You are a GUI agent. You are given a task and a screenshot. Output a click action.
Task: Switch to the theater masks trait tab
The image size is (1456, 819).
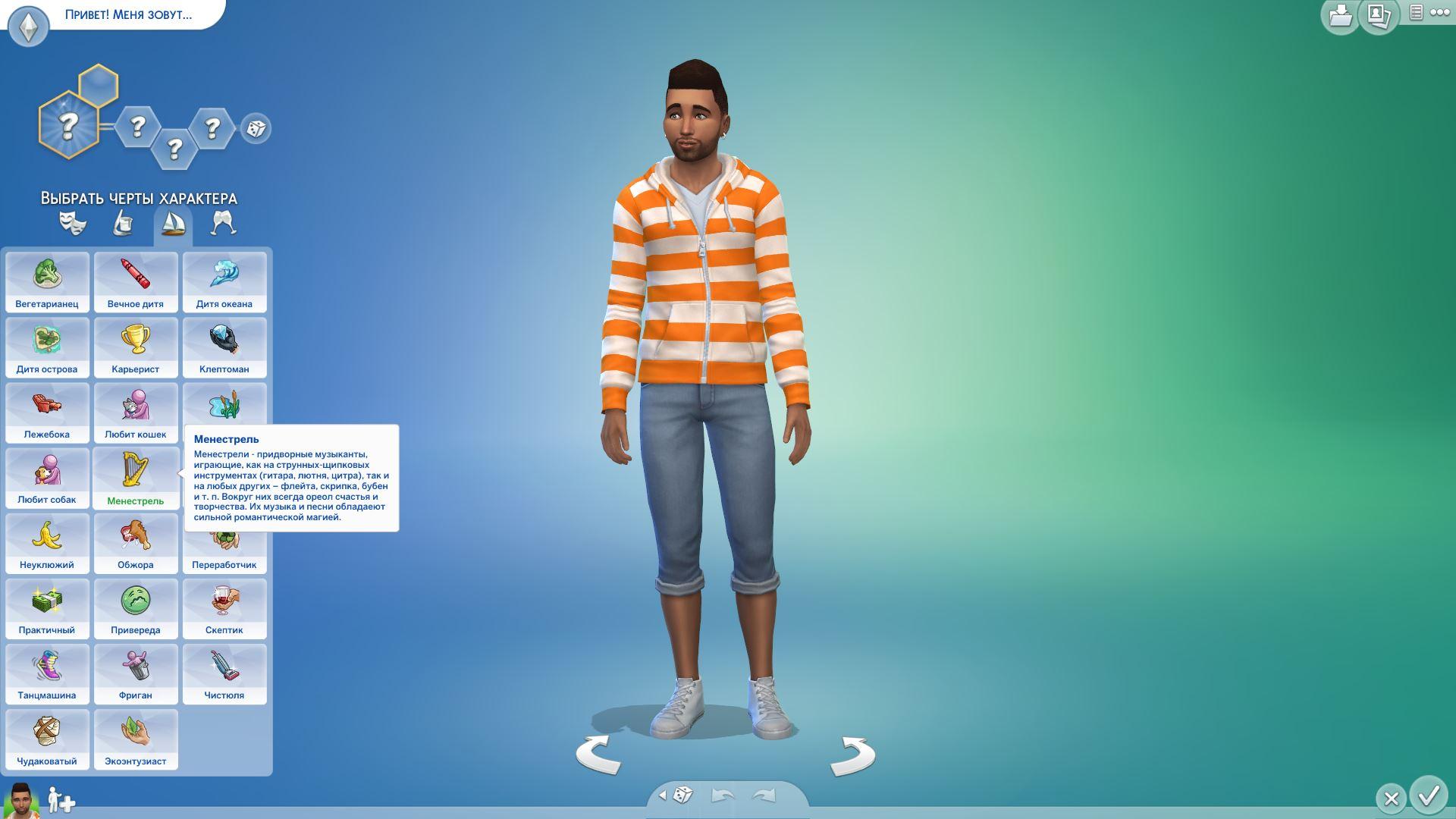[73, 224]
